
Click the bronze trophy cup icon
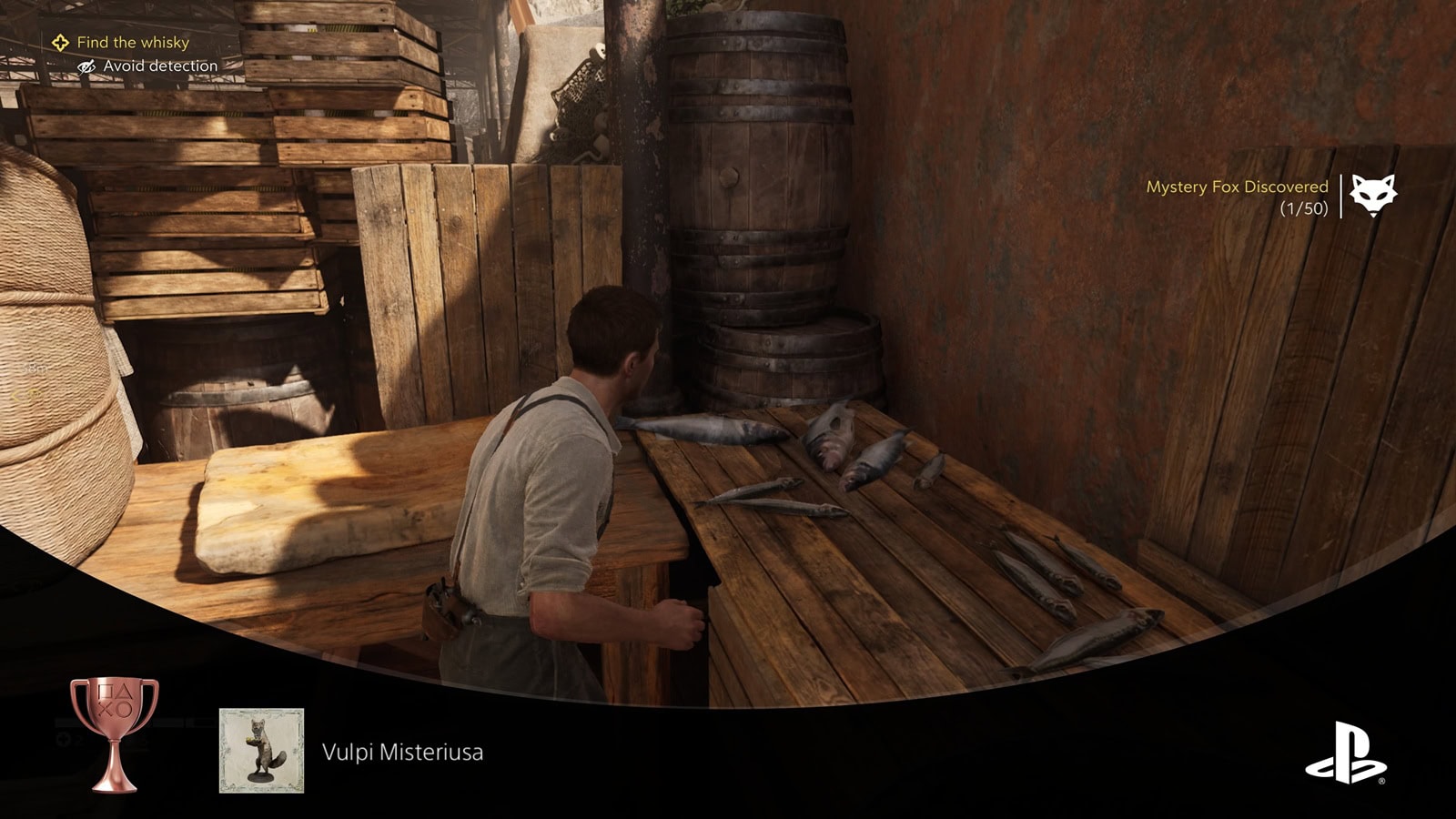(115, 733)
